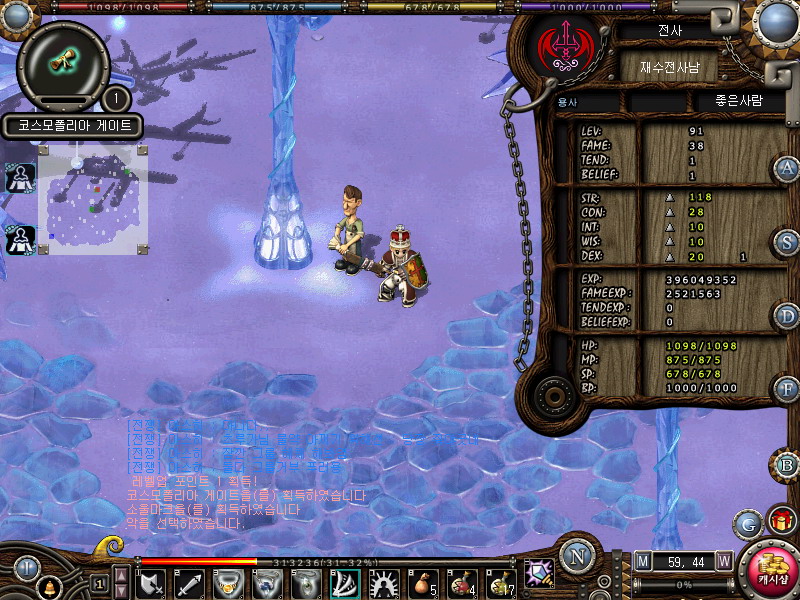The width and height of the screenshot is (800, 600).
Task: Click the round F button on stats panel
Action: pos(788,388)
